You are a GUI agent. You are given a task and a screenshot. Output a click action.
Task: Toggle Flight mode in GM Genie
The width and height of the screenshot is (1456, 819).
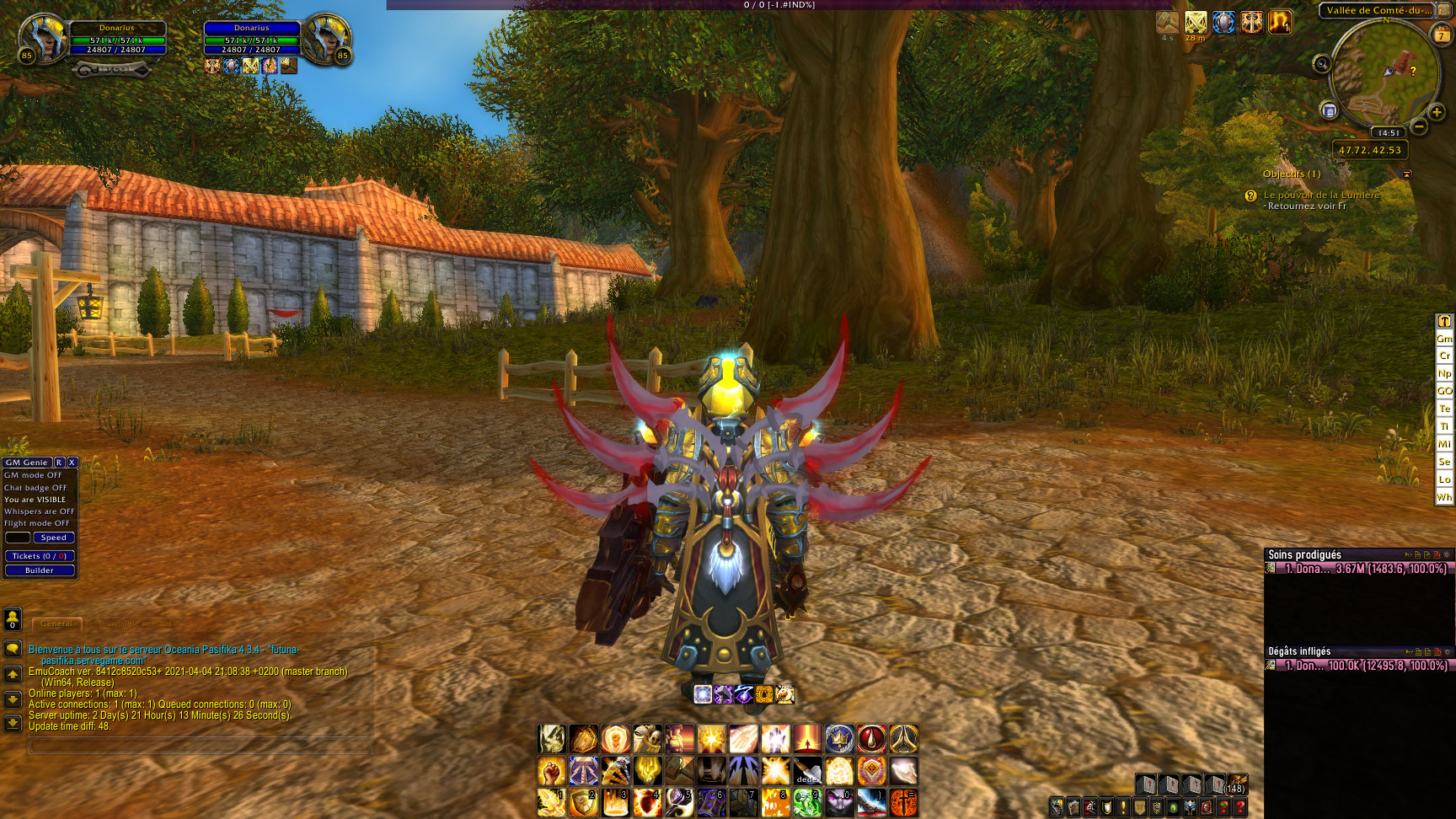(37, 523)
